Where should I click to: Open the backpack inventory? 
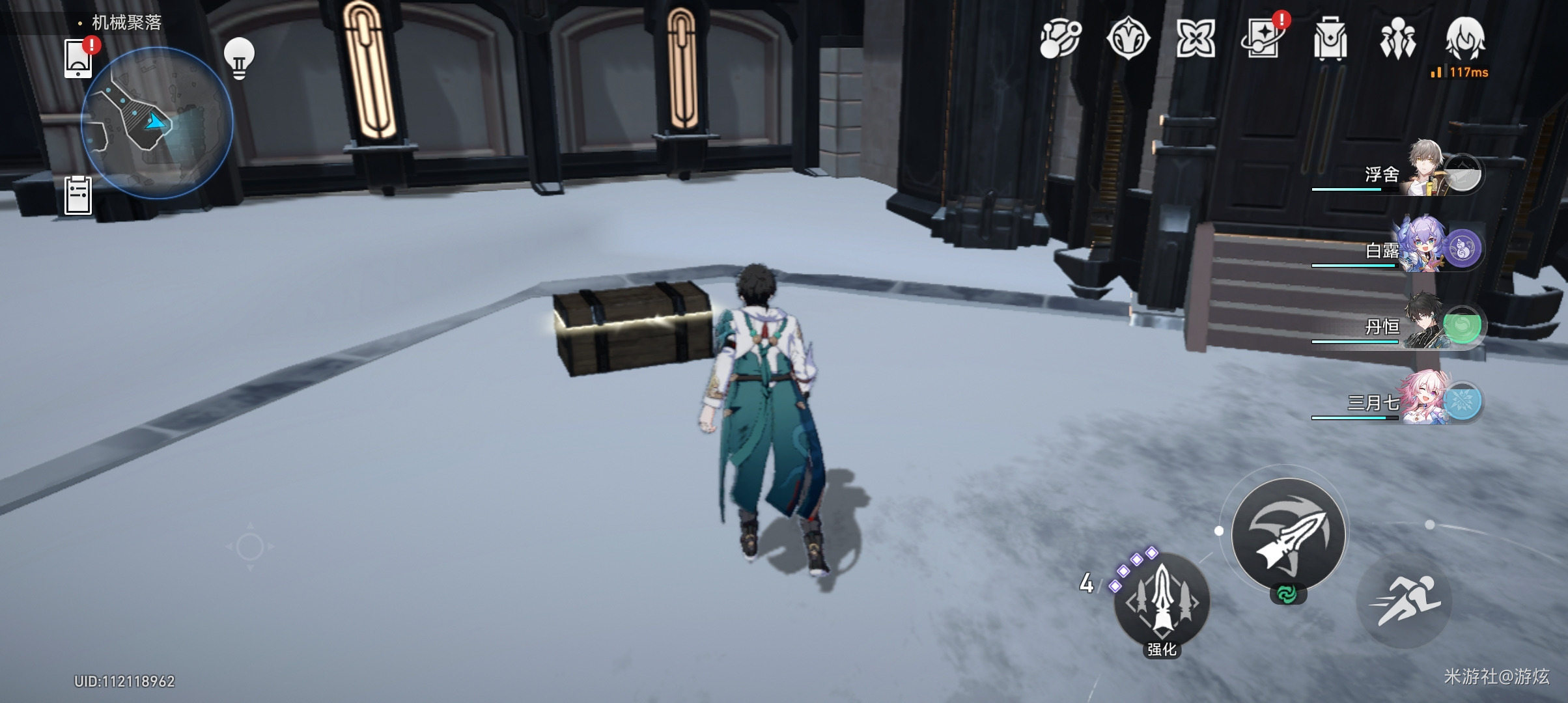[1330, 40]
